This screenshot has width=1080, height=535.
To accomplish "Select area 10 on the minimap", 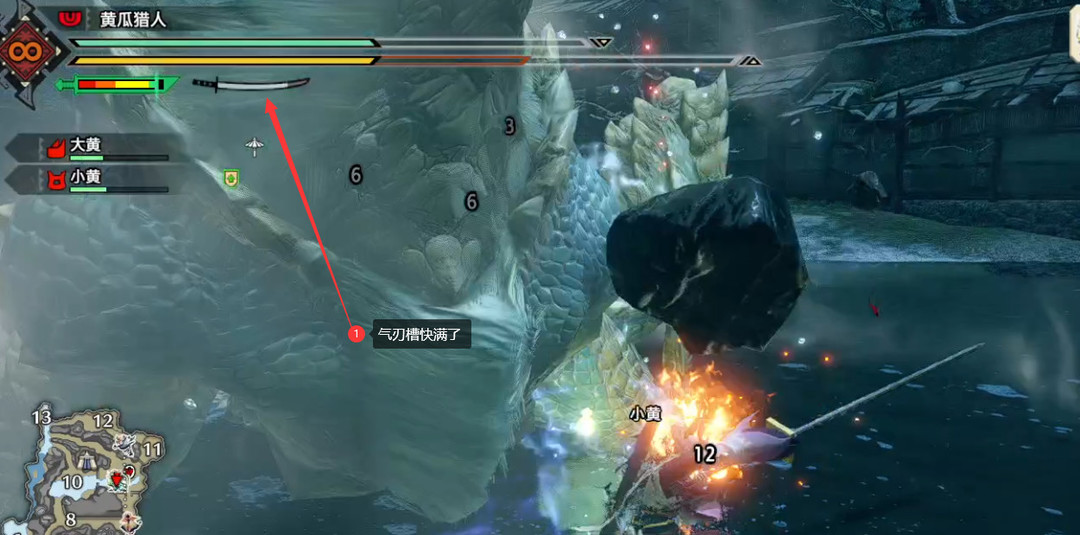I will (72, 482).
